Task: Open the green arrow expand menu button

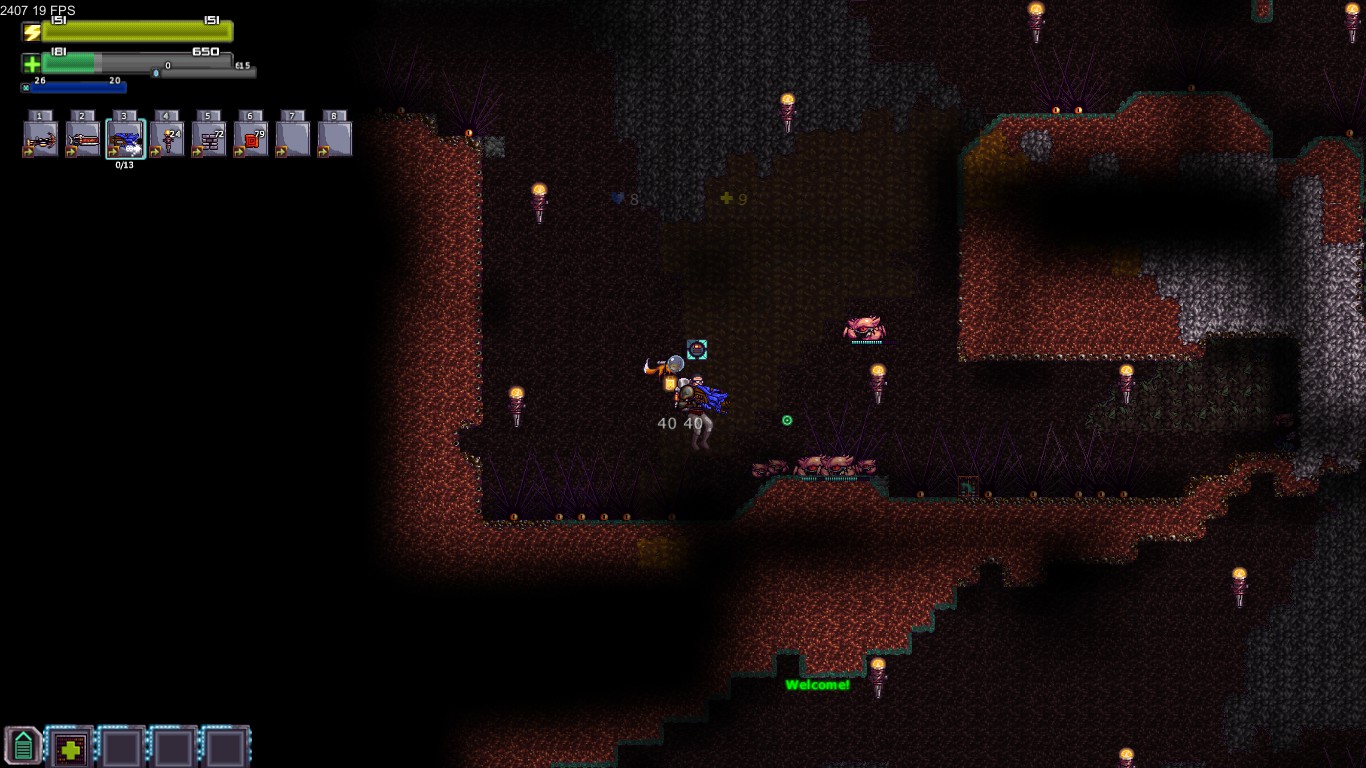Action: point(23,746)
